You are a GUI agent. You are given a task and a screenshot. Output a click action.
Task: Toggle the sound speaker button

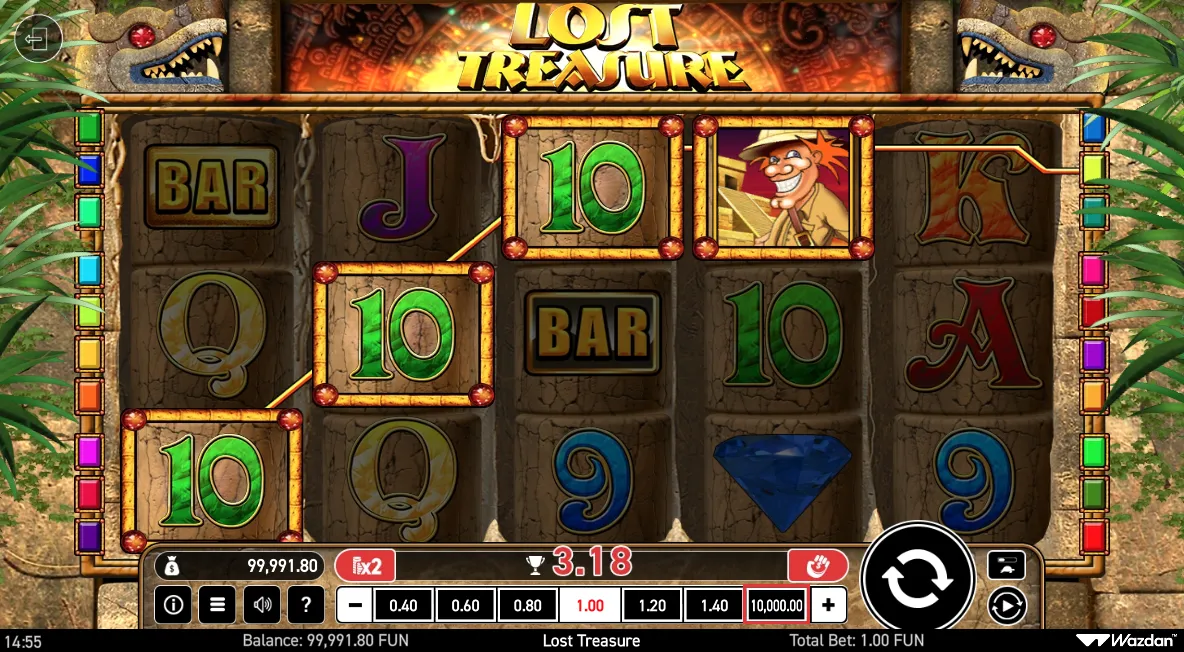coord(262,604)
